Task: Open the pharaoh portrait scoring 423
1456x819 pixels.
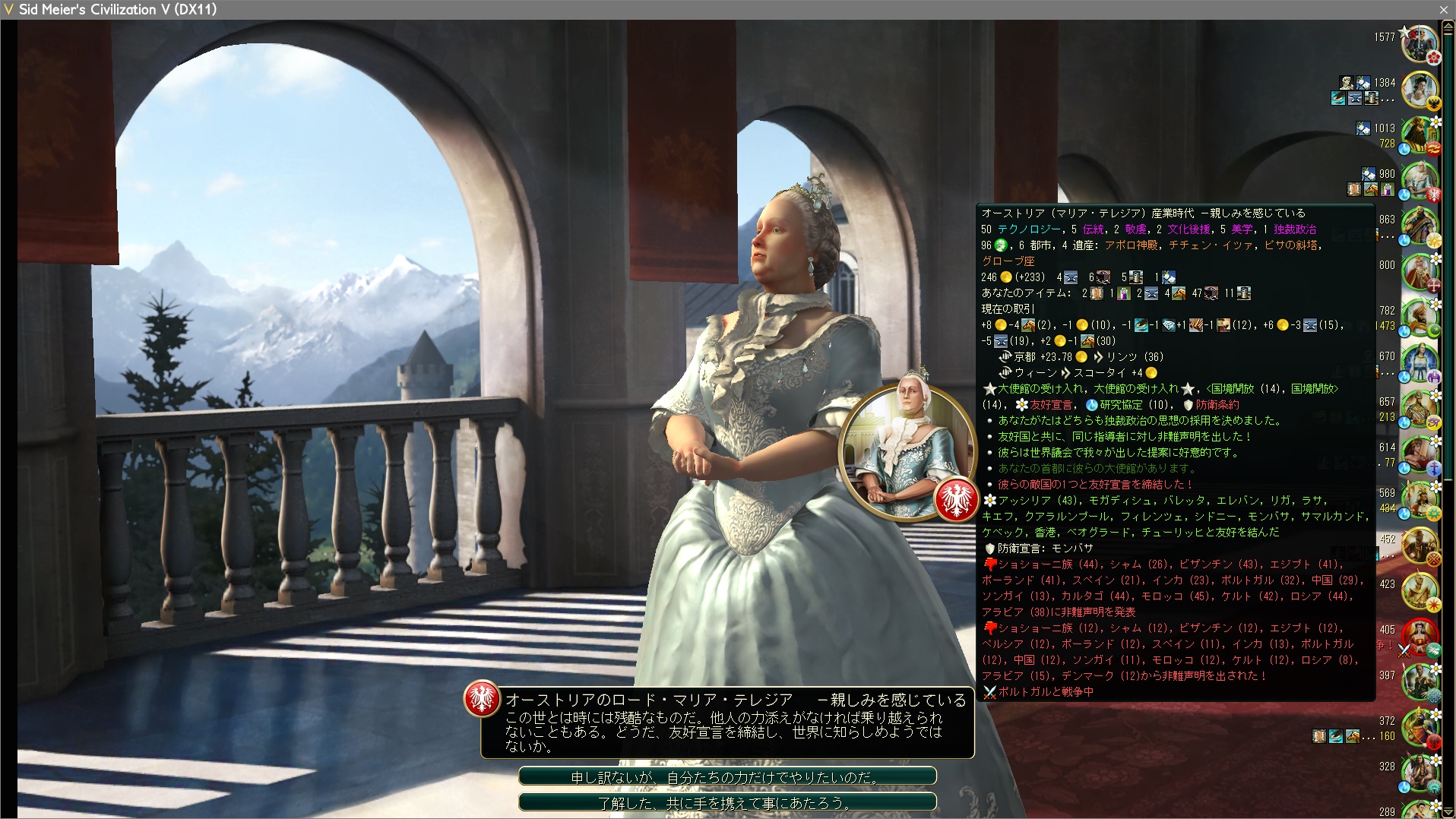Action: pos(1419,591)
